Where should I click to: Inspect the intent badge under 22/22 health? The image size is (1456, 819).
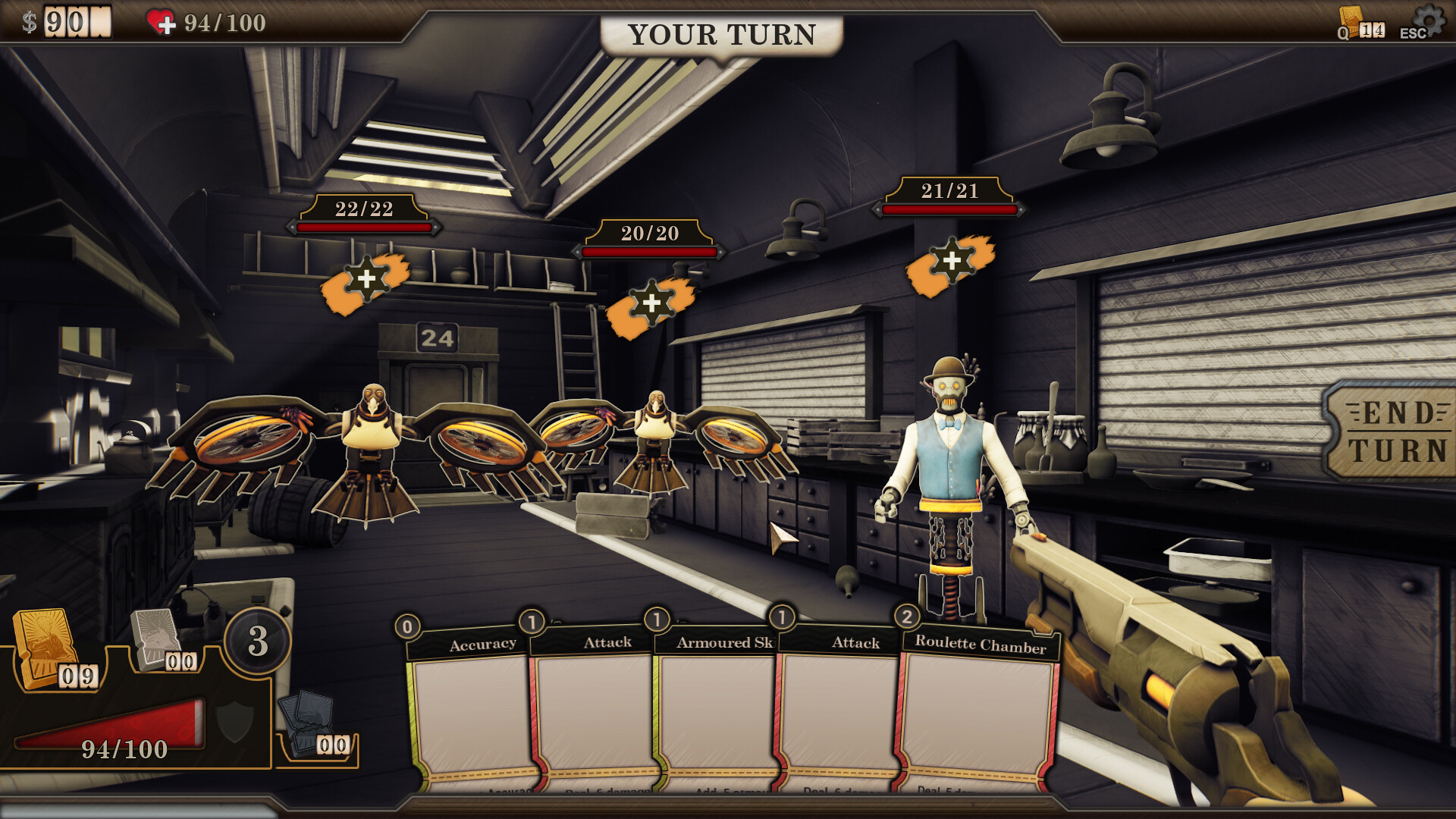[366, 281]
